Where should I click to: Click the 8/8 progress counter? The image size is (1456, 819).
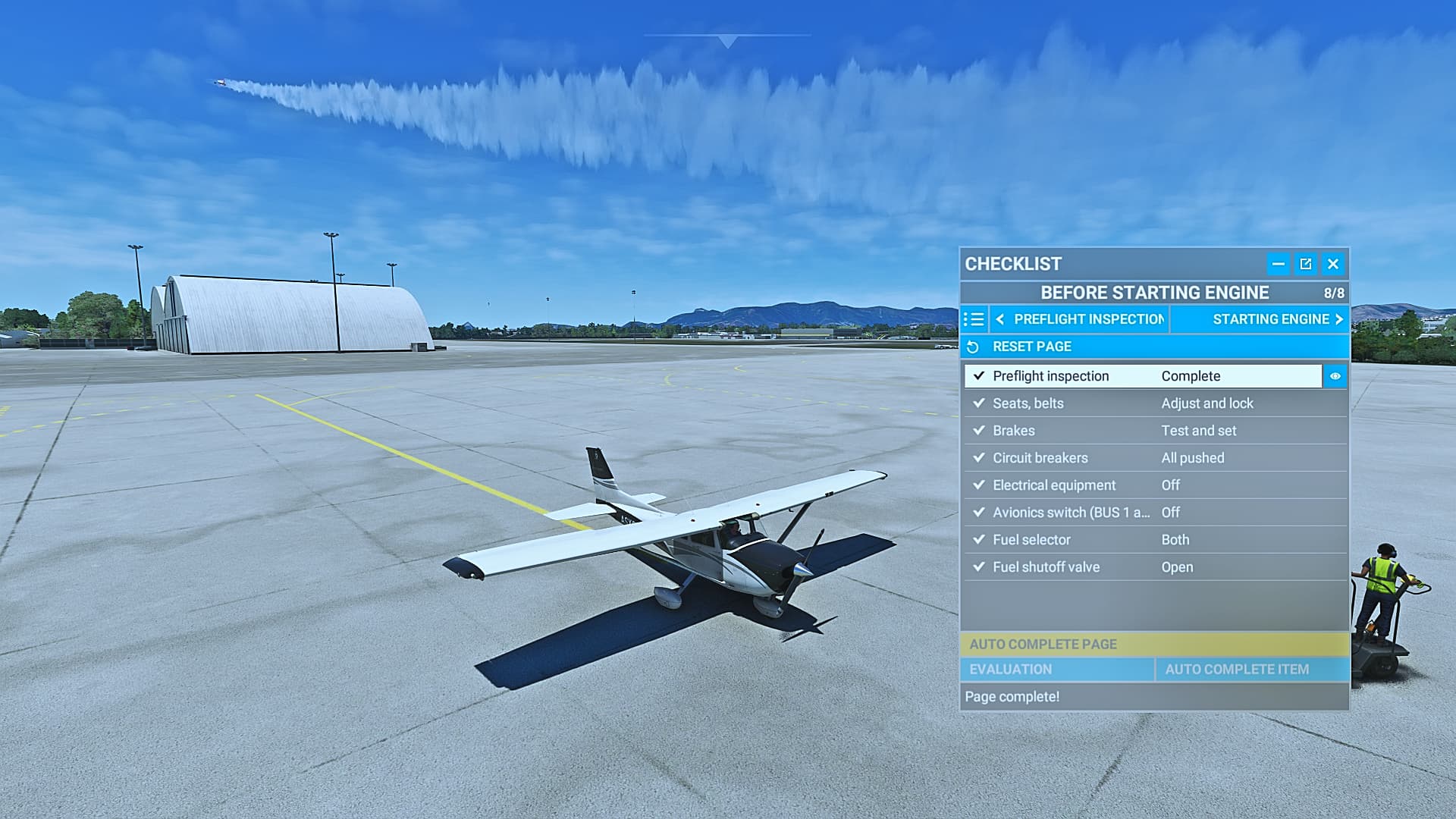(1333, 293)
